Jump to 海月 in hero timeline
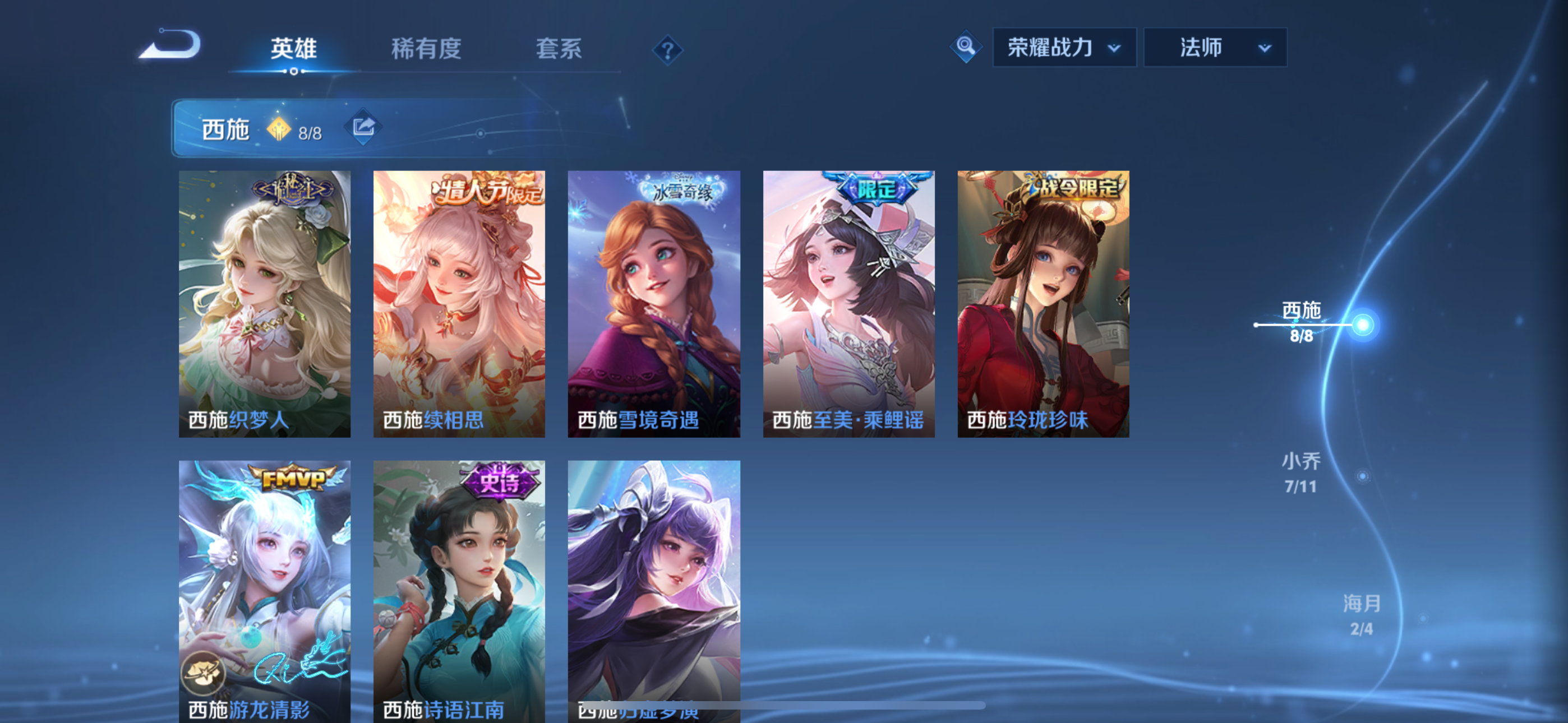 point(1361,615)
